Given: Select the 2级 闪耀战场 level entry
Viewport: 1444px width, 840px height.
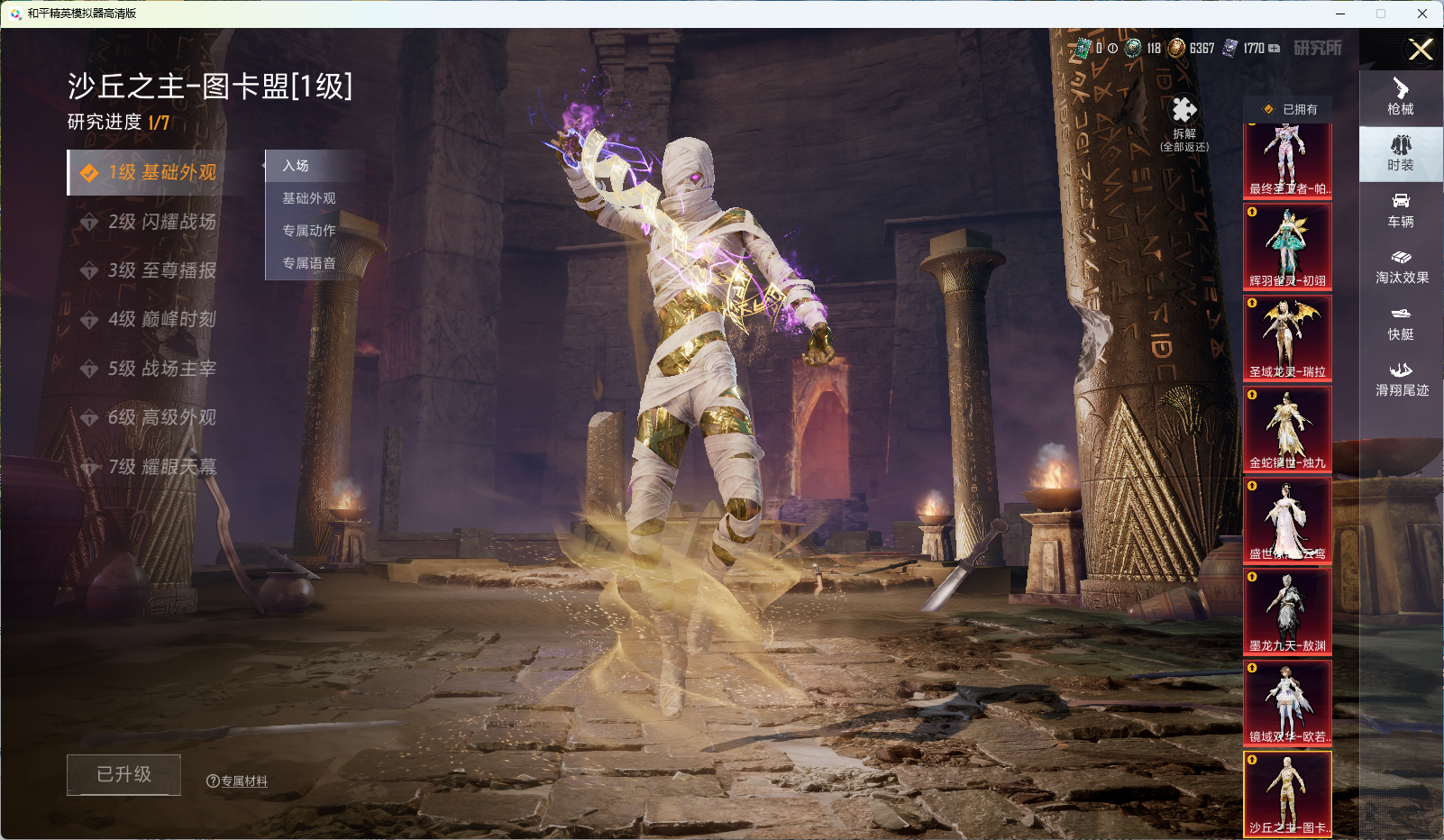Looking at the screenshot, I should 161,222.
